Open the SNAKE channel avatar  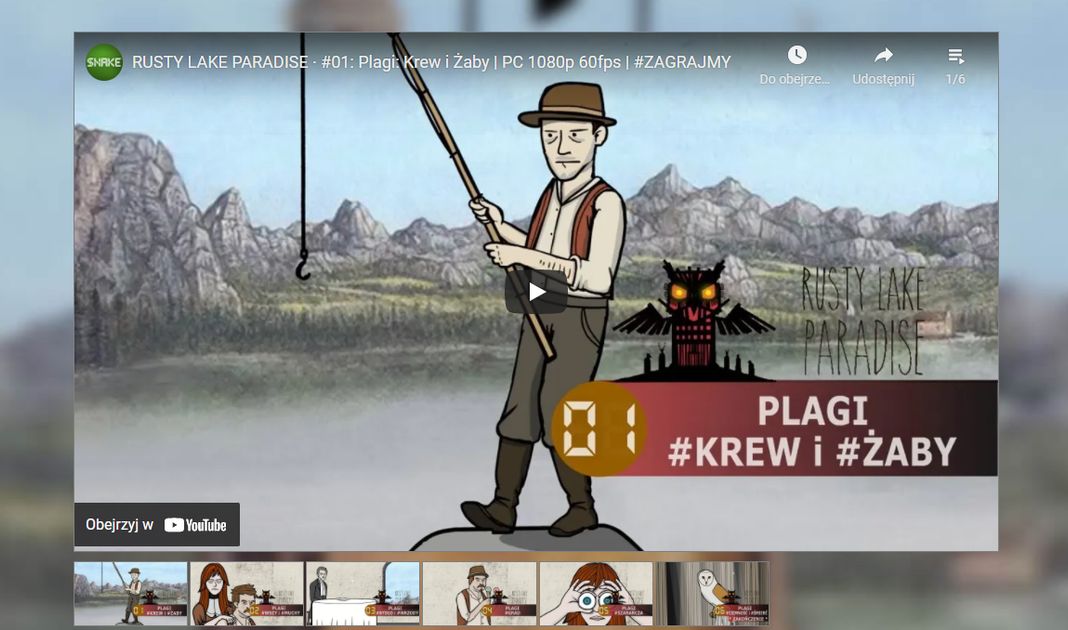tap(104, 62)
